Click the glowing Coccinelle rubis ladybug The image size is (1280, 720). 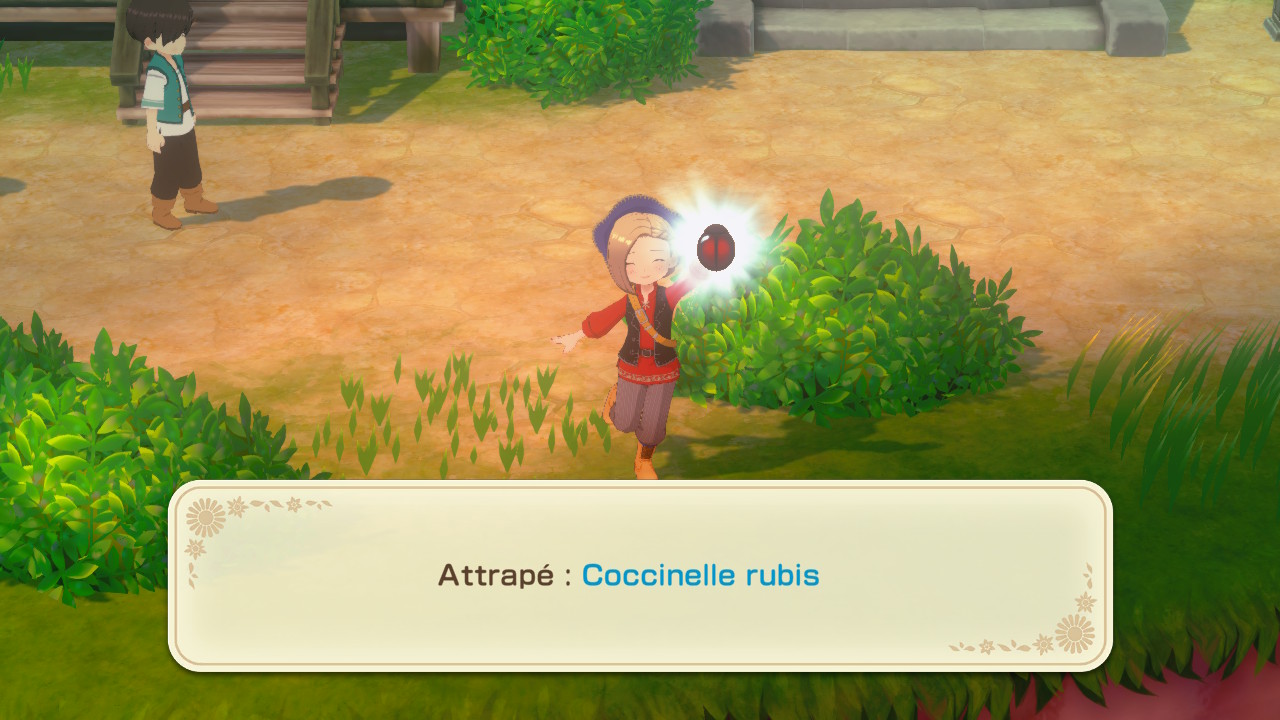(x=715, y=246)
